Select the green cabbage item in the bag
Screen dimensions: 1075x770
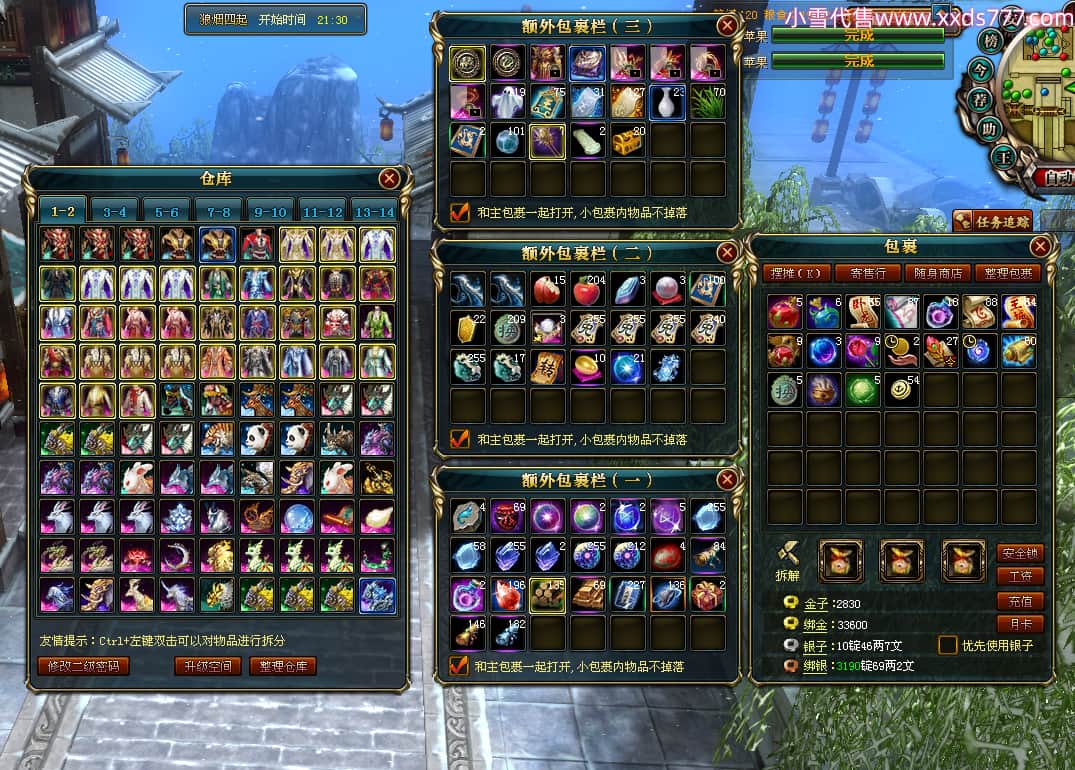864,389
